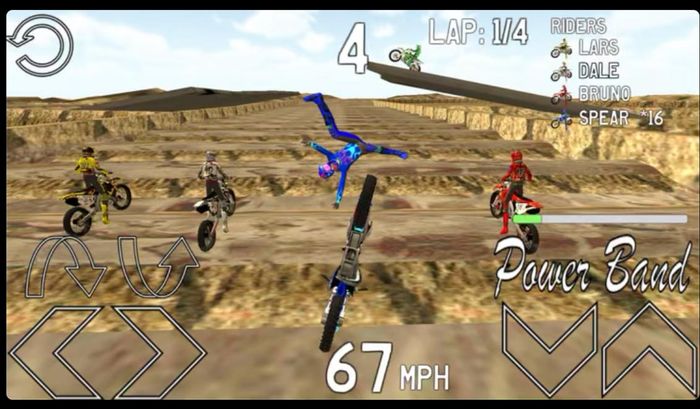Hit the downward chevron brake control
The image size is (700, 409).
549,348
